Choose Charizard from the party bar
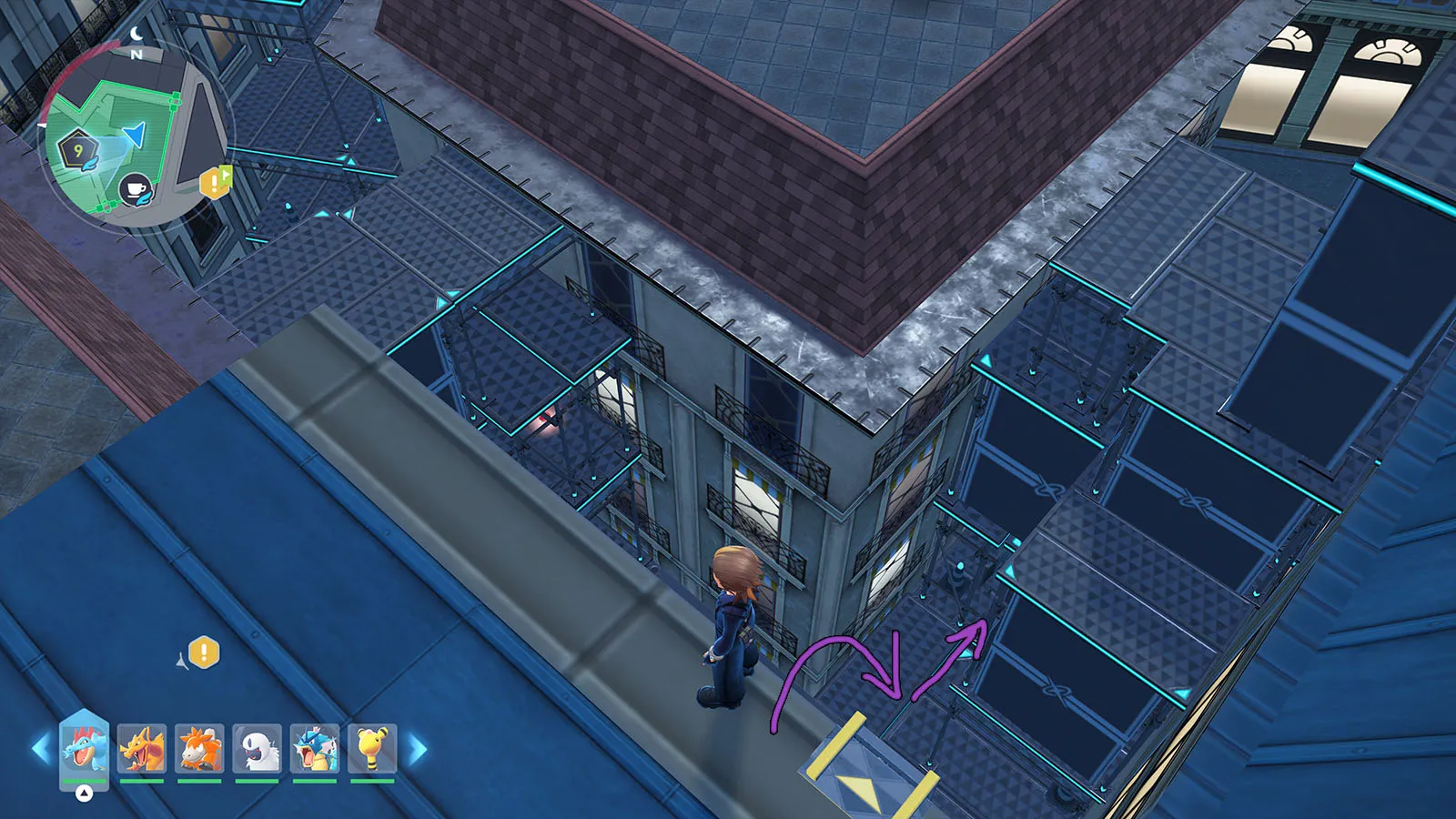 click(142, 748)
